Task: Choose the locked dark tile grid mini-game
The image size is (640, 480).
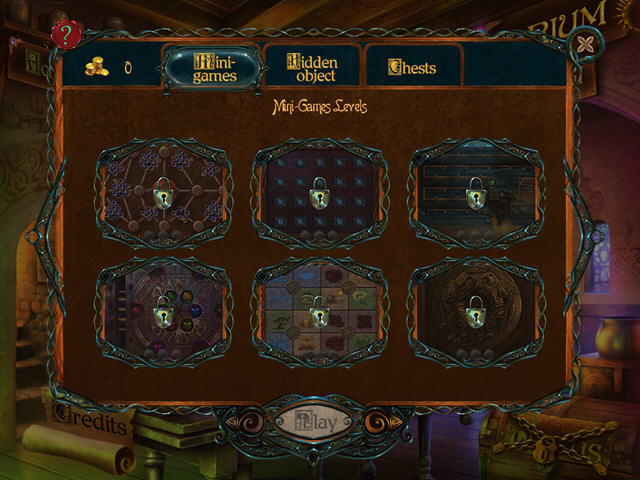Action: (319, 191)
